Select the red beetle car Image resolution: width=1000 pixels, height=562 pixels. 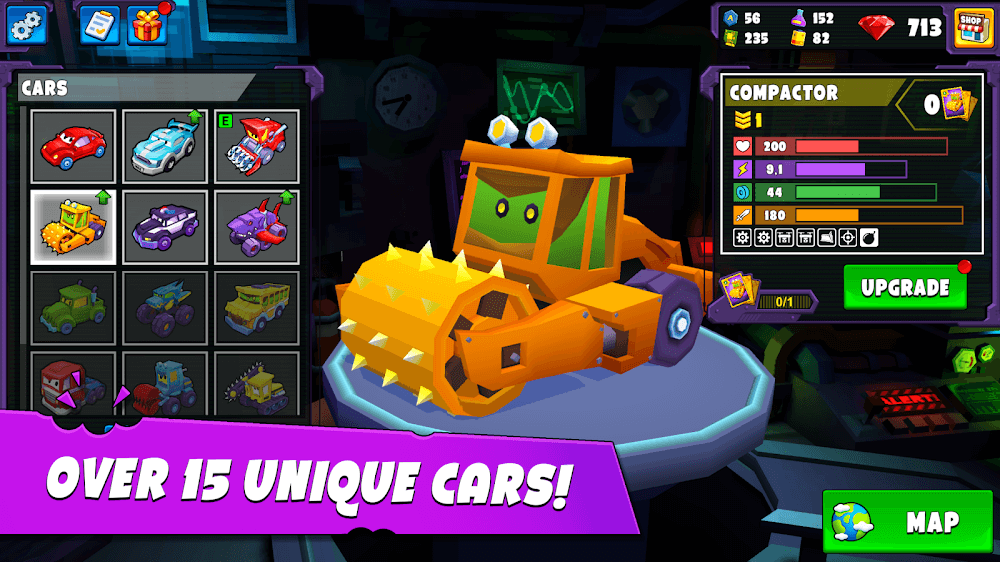73,147
